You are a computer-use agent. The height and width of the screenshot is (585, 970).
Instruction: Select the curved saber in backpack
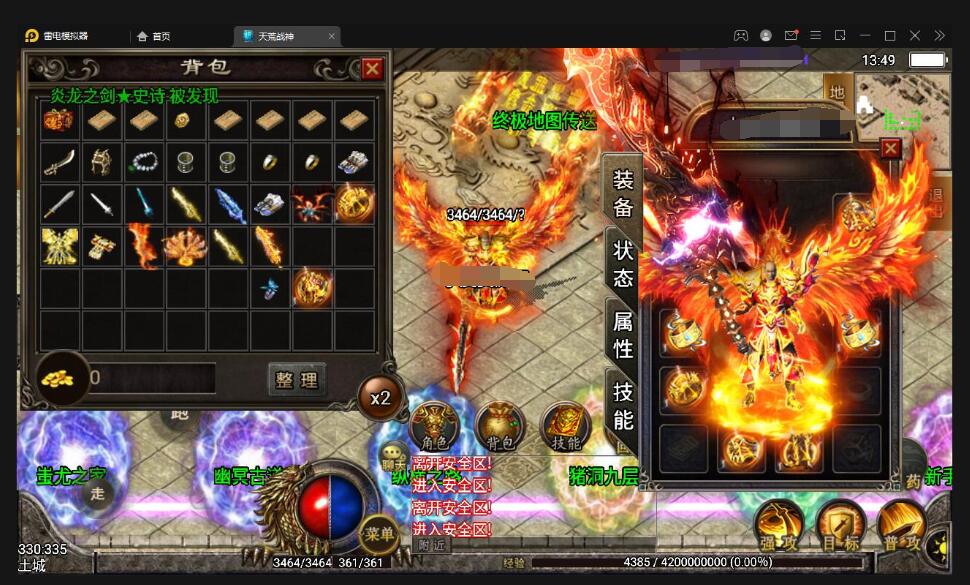tap(59, 161)
